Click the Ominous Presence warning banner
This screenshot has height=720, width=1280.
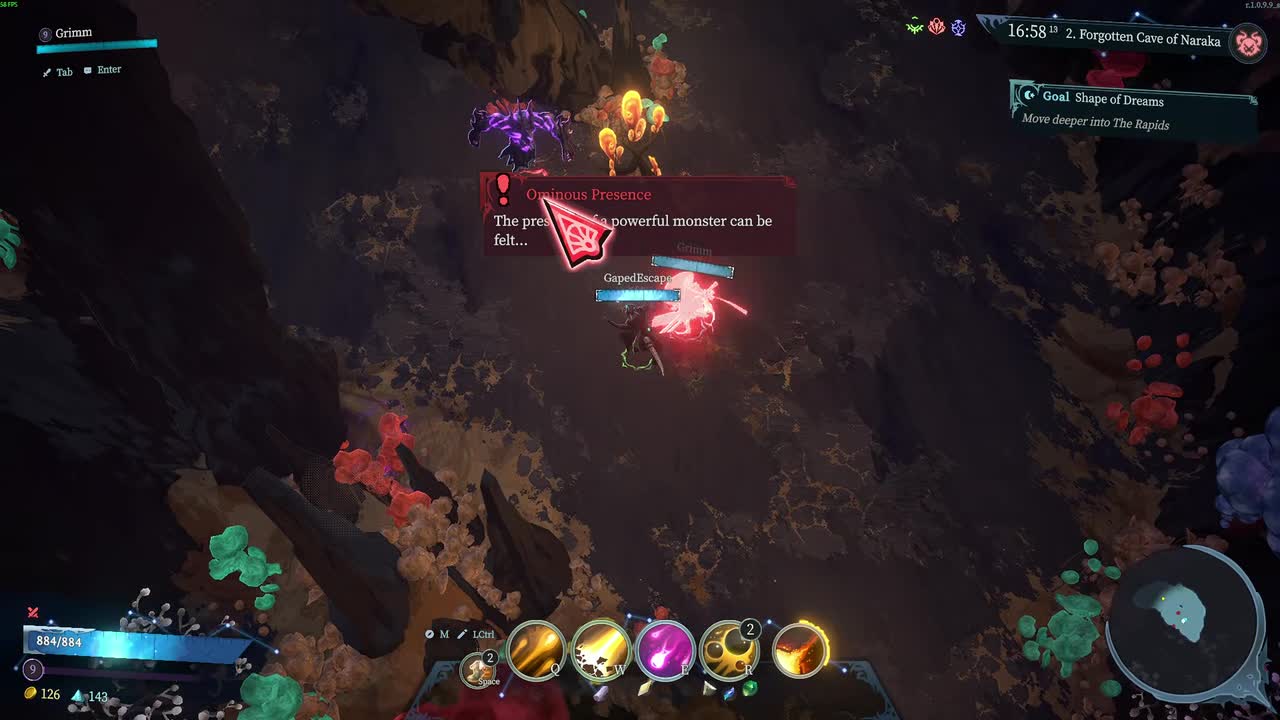click(x=640, y=215)
